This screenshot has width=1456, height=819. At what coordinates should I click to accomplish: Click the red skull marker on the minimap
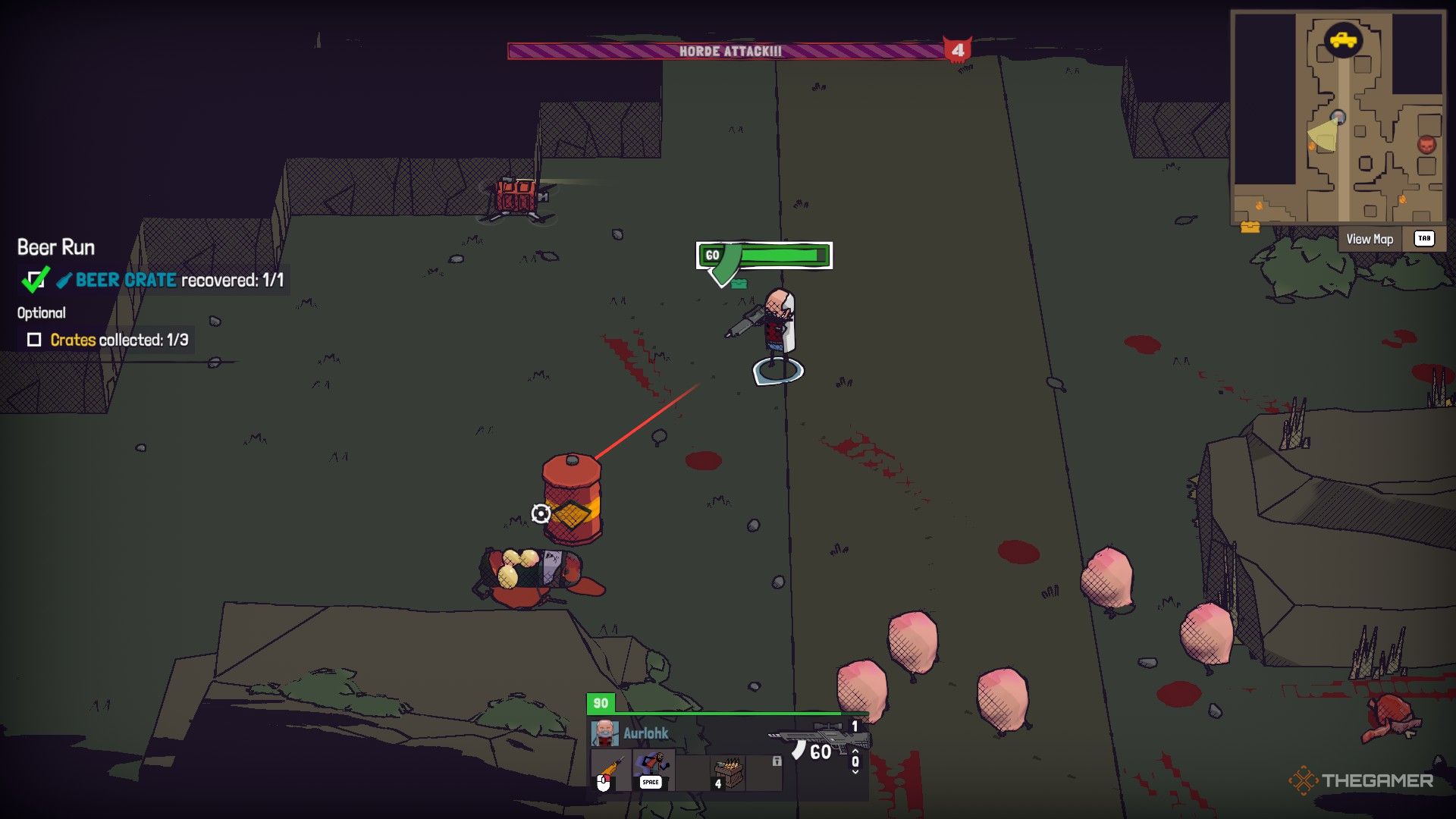(x=1426, y=144)
